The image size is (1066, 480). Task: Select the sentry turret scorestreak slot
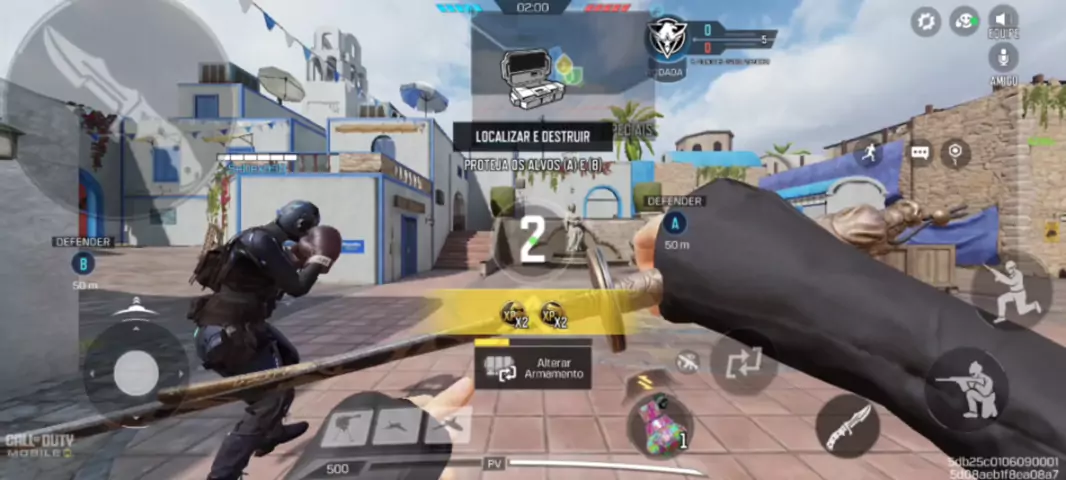(346, 427)
